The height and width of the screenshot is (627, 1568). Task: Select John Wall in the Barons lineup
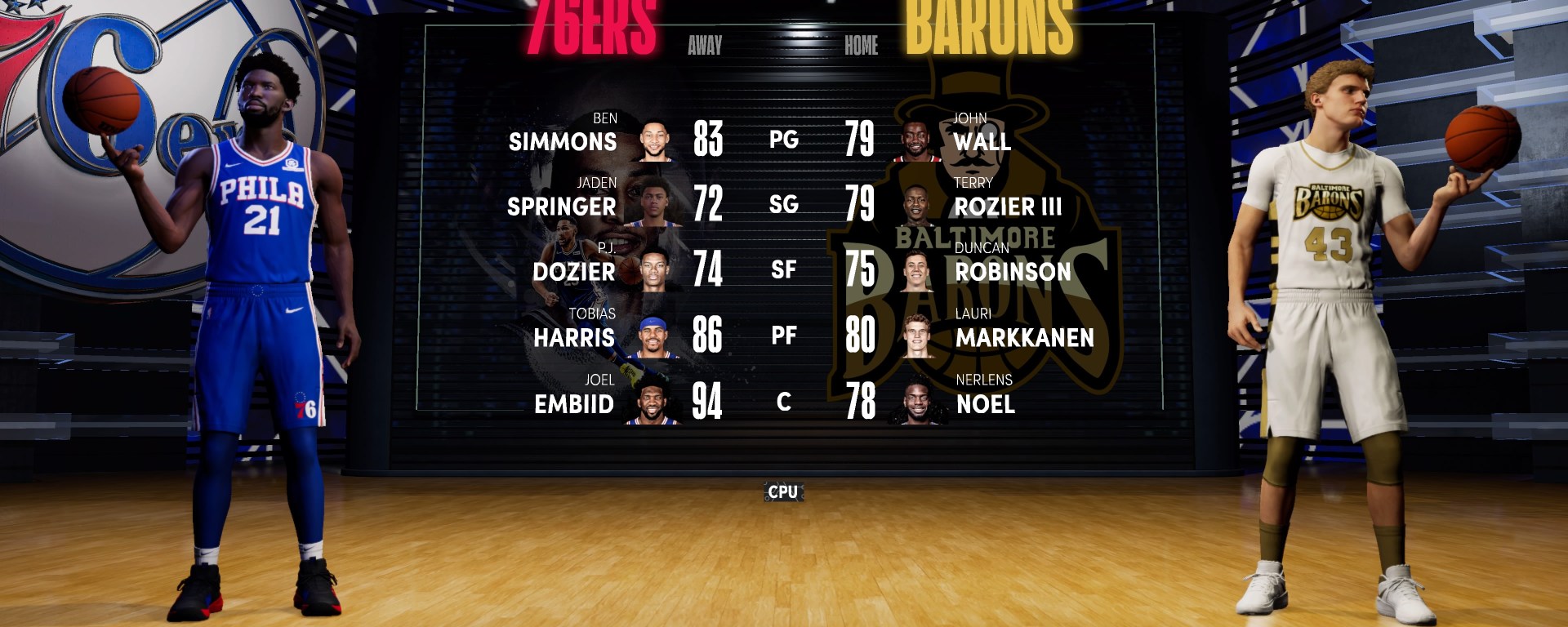point(982,141)
